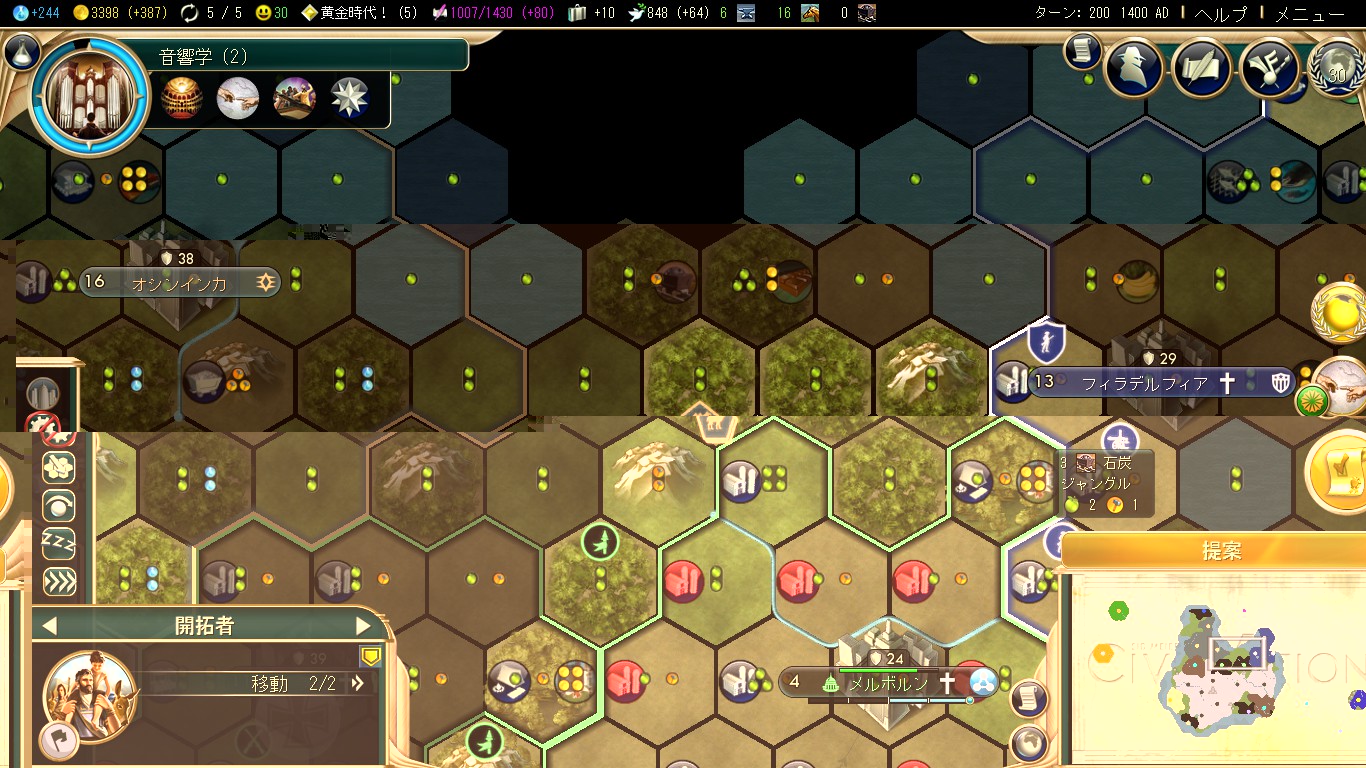1366x768 pixels.
Task: Open the small scroll notification log
Action: (x=1082, y=51)
